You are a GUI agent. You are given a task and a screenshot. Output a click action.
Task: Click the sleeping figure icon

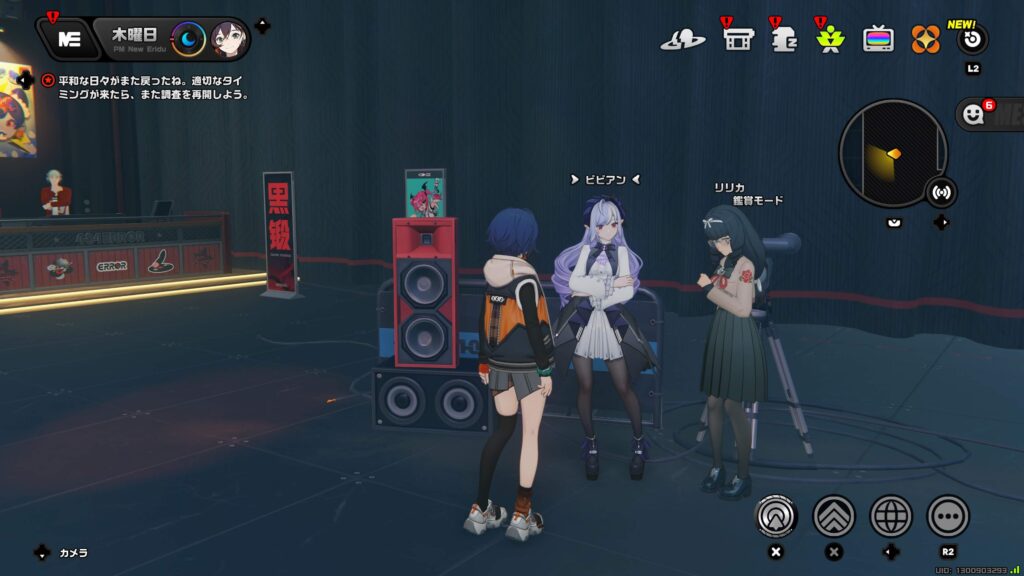coord(784,39)
